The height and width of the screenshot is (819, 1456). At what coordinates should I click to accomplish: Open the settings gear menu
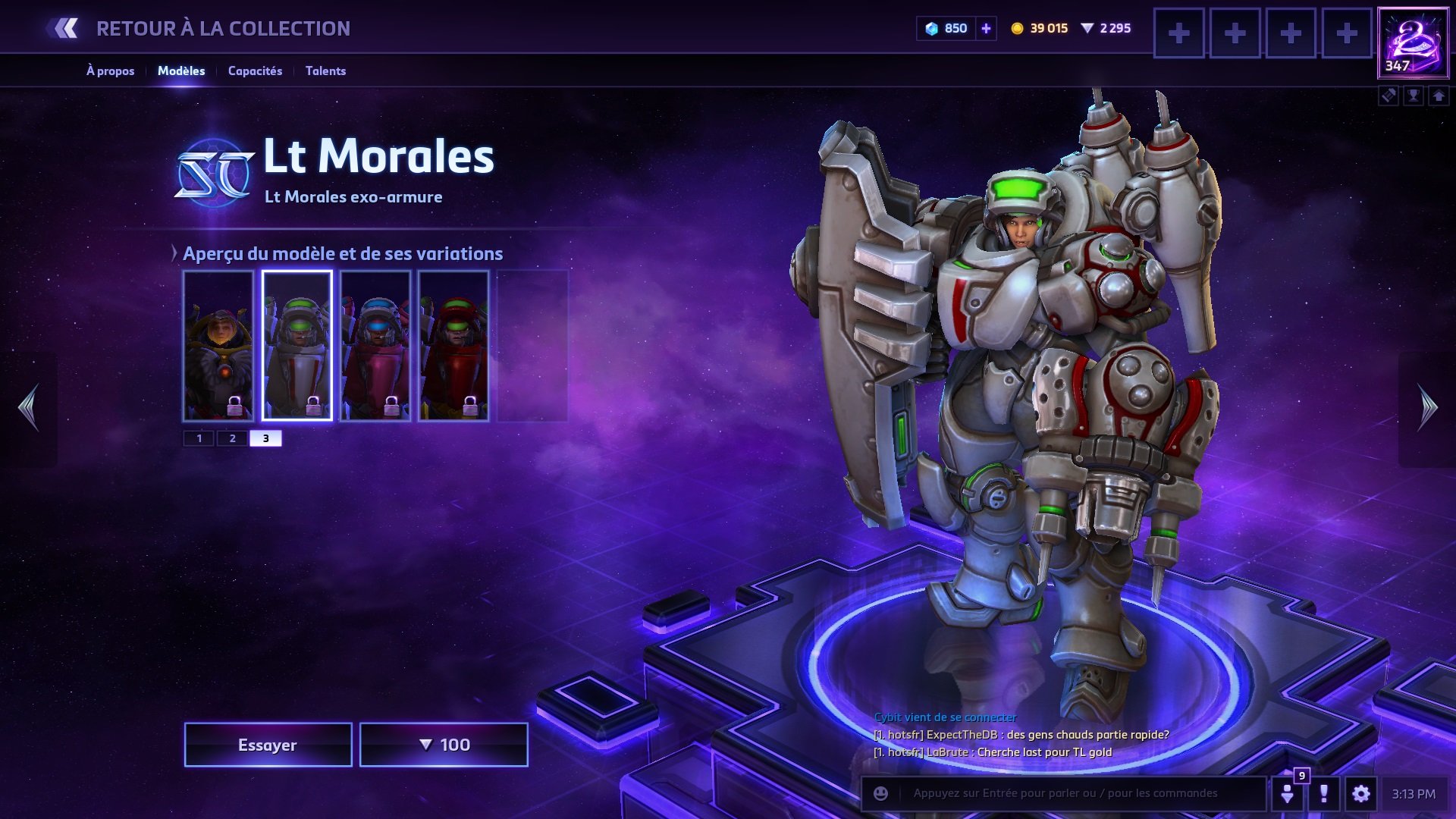coord(1360,793)
